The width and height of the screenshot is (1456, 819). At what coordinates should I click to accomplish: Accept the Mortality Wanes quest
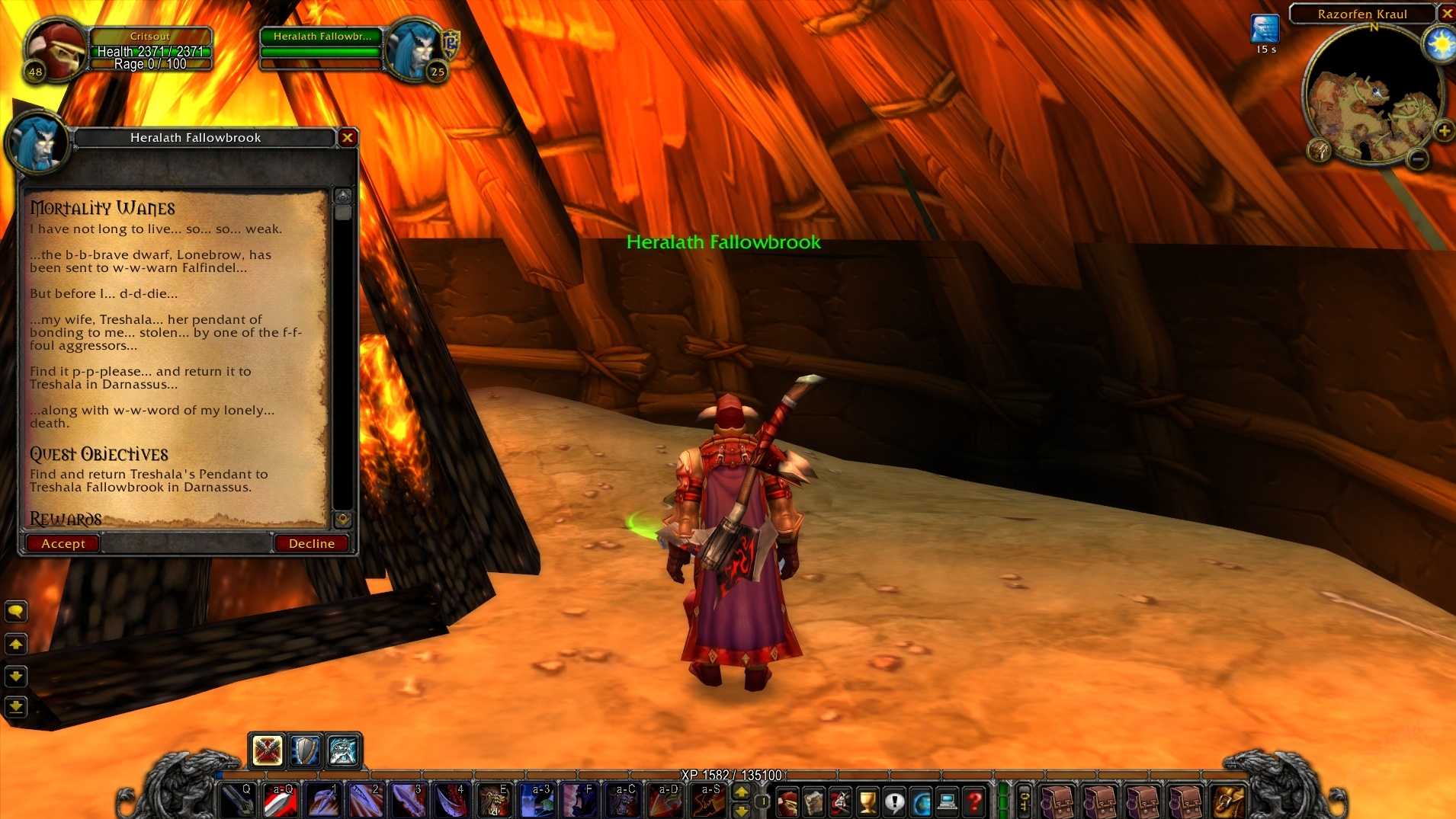[x=63, y=543]
